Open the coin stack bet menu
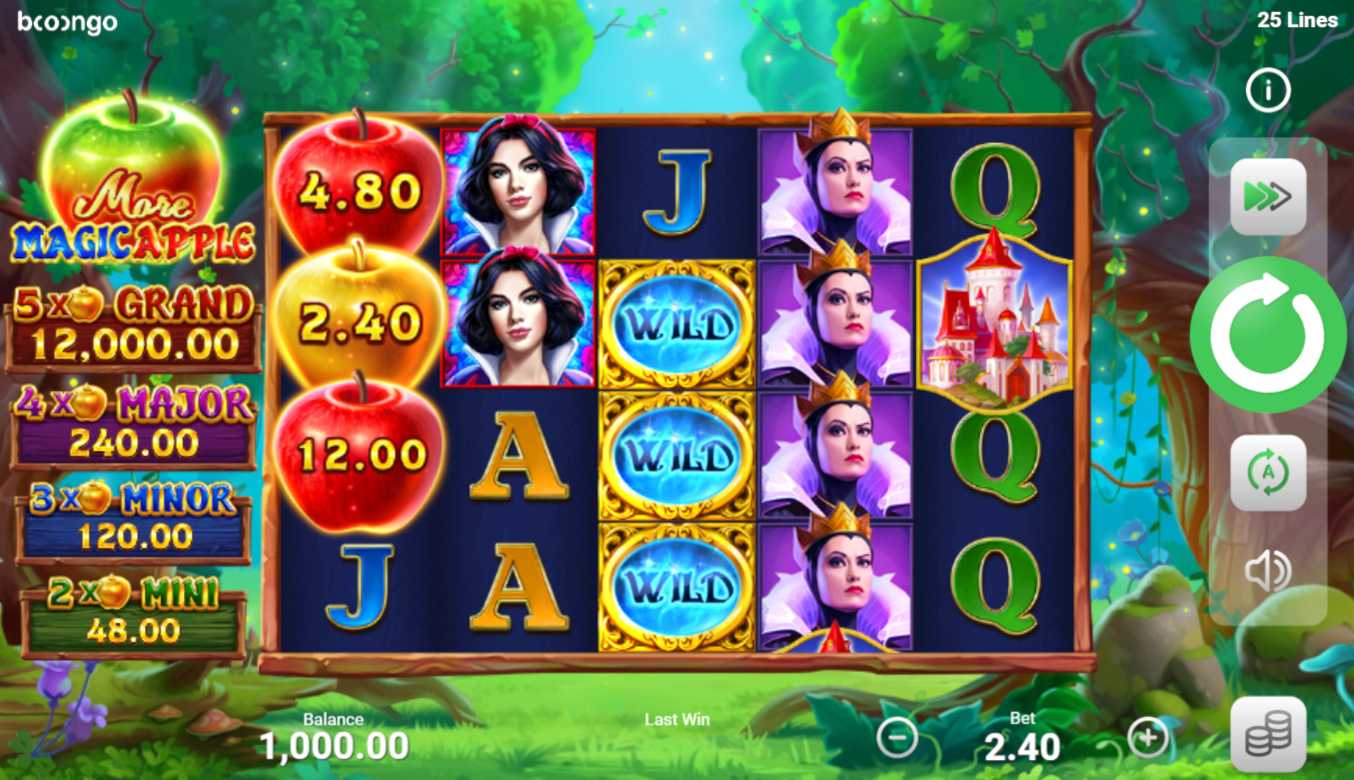This screenshot has height=780, width=1354. (1267, 735)
